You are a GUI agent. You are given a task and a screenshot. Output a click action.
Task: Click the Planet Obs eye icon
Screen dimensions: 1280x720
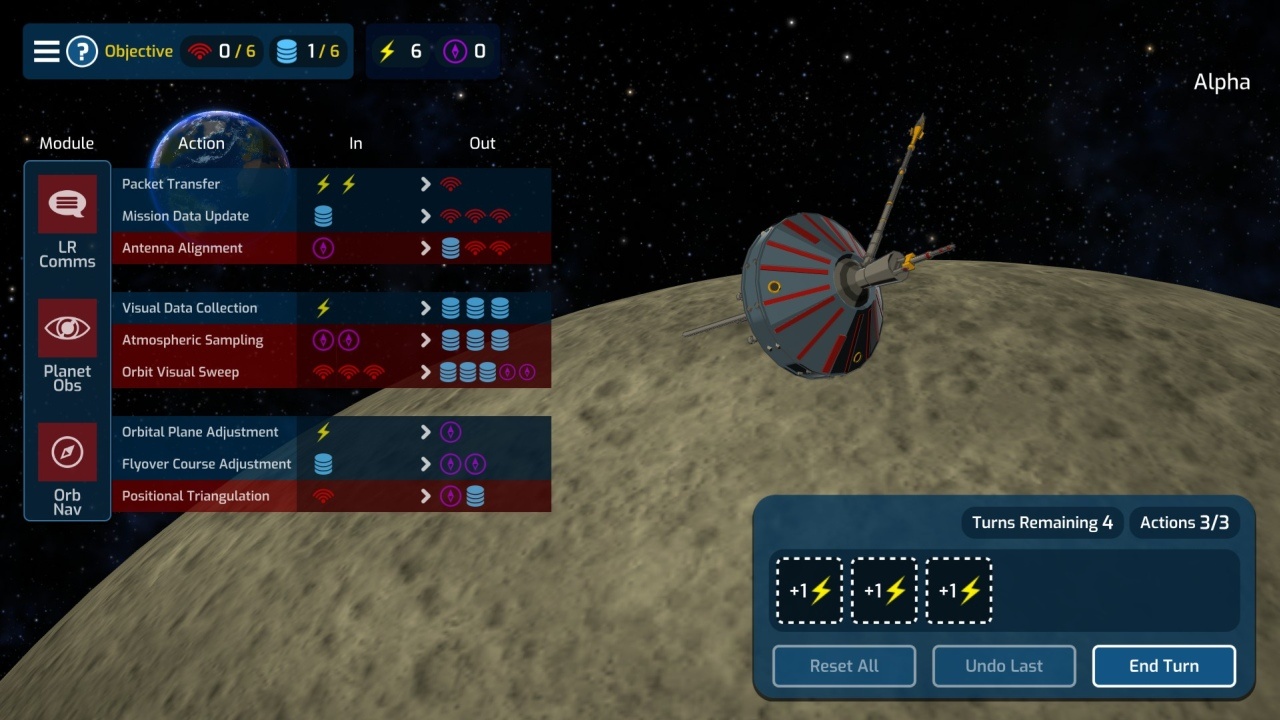pos(67,328)
